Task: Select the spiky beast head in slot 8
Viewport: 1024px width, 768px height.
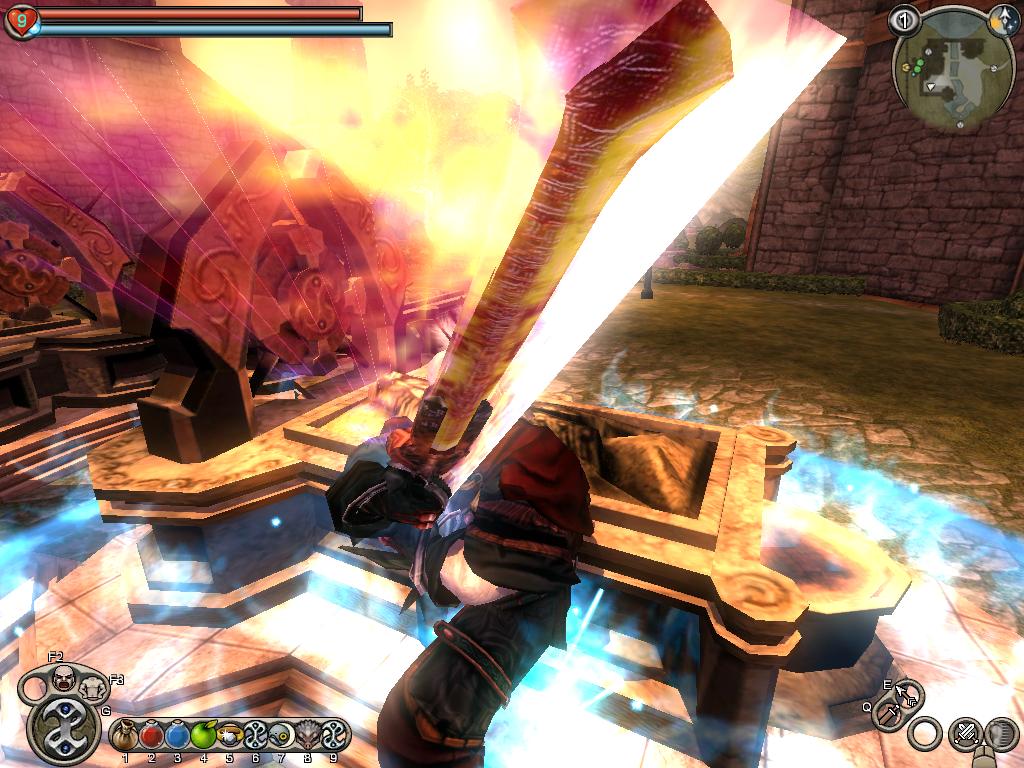Action: [308, 736]
